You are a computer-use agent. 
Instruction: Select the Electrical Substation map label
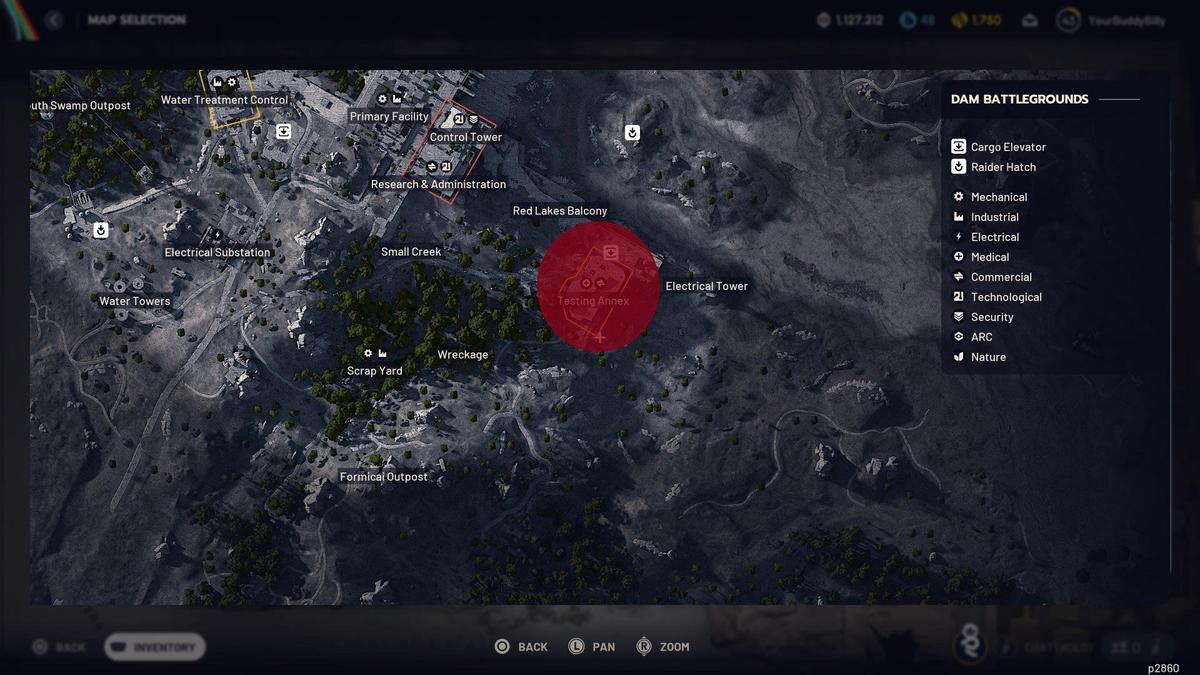217,252
